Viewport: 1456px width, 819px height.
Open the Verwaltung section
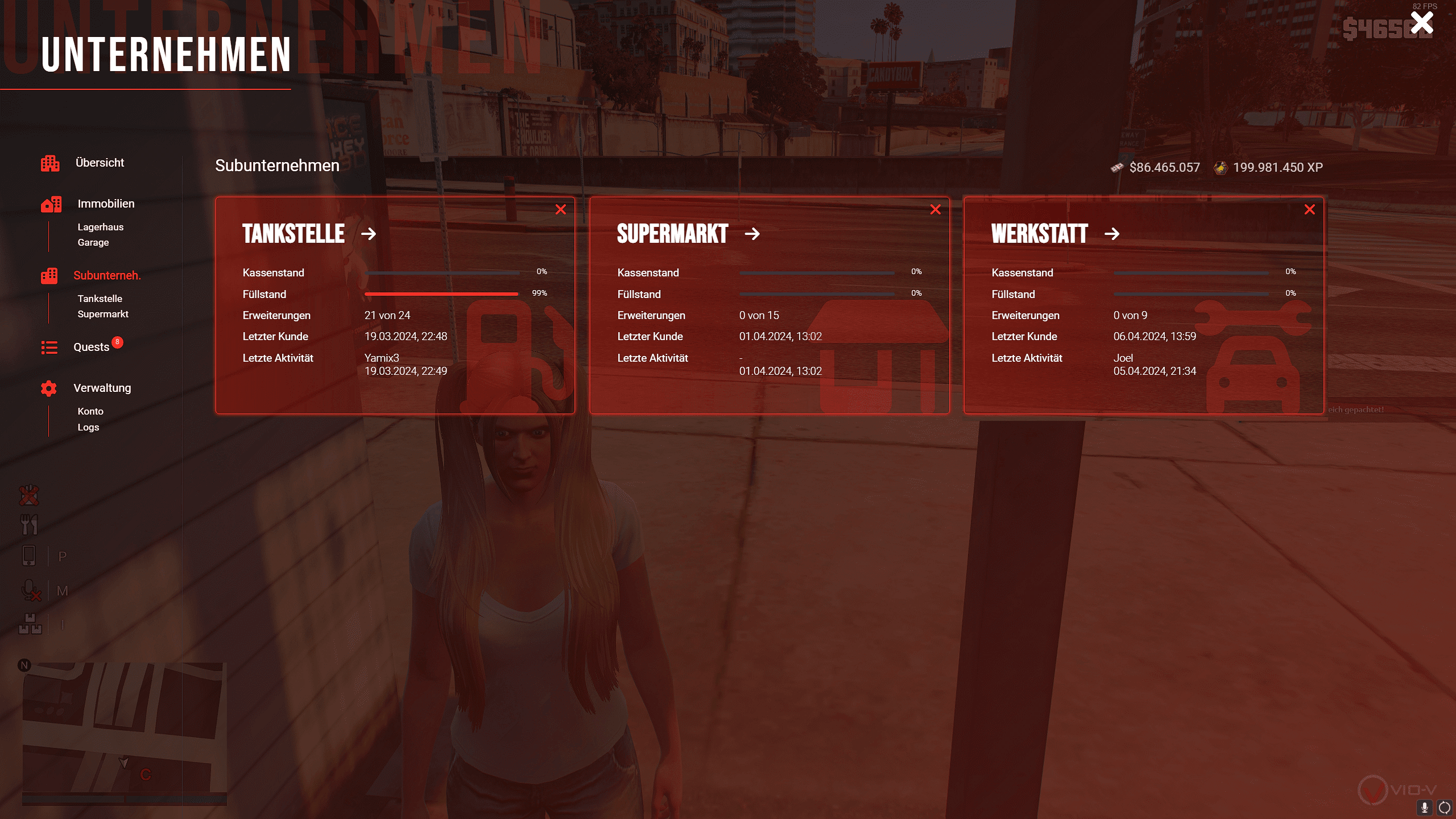102,388
